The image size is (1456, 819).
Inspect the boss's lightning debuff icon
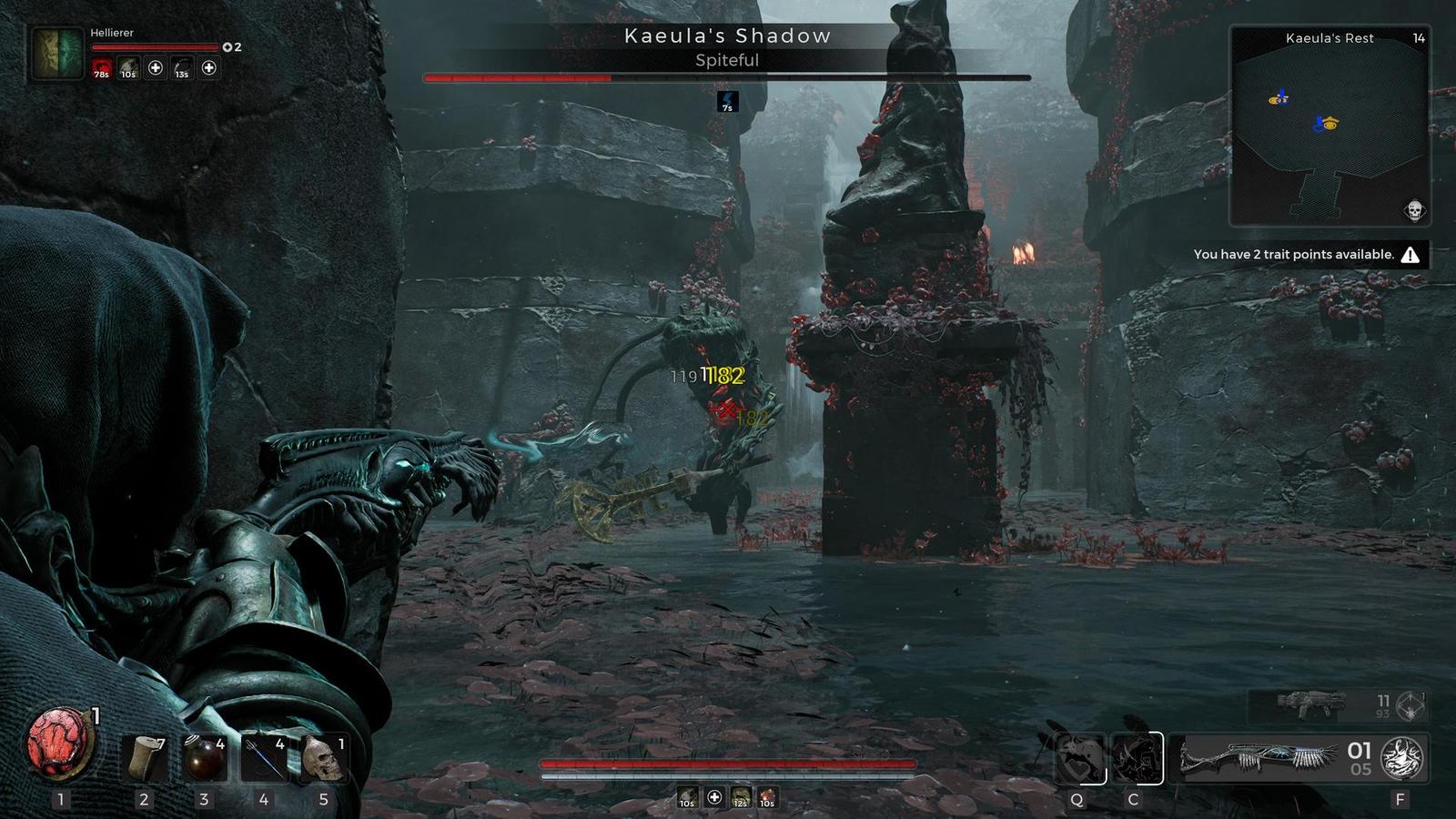coord(727,101)
